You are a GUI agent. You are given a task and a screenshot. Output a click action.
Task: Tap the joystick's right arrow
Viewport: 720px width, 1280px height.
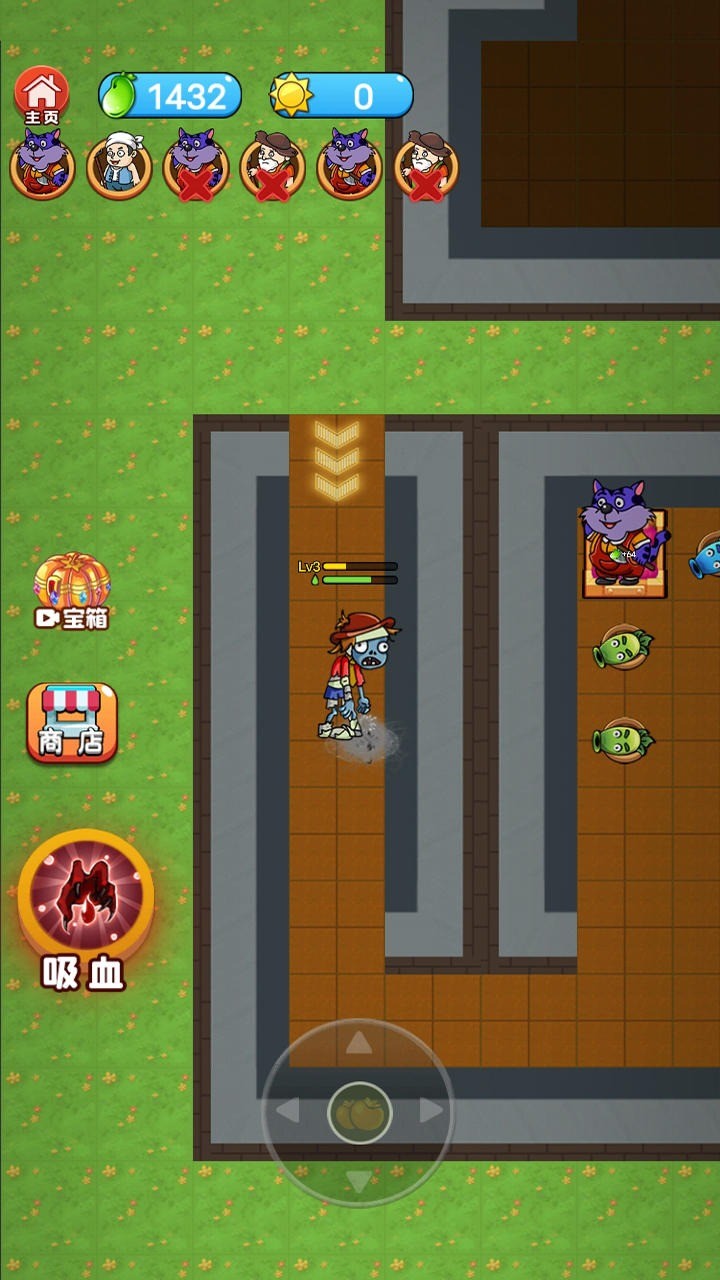[x=431, y=1111]
